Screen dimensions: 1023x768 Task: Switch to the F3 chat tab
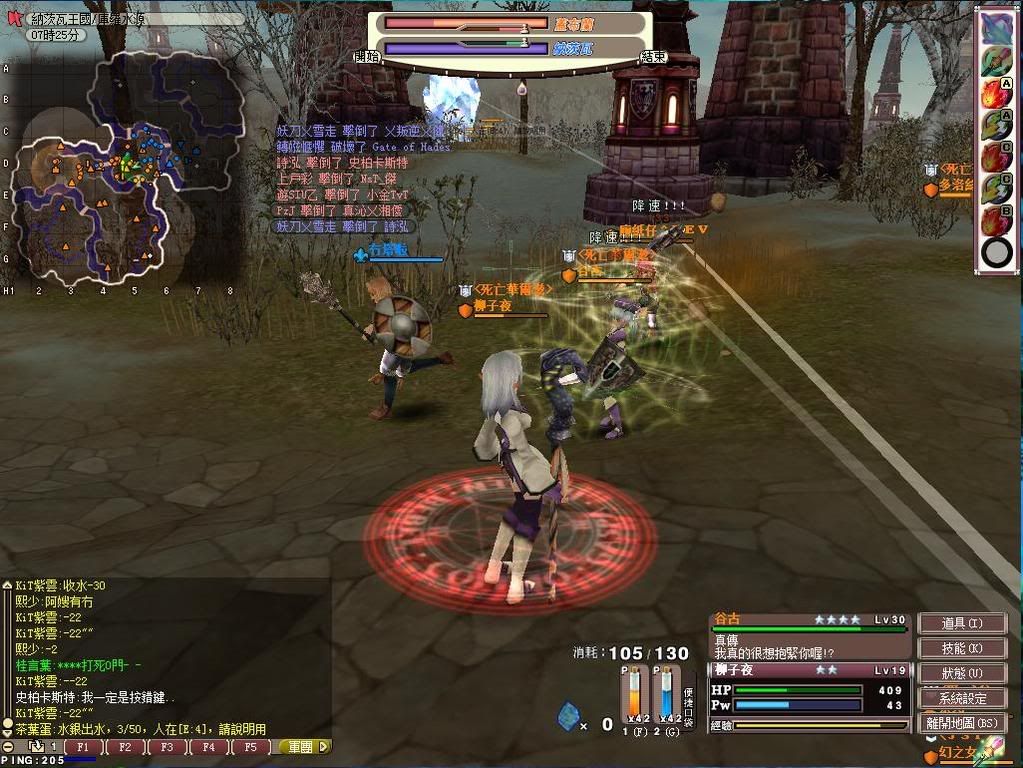(167, 747)
